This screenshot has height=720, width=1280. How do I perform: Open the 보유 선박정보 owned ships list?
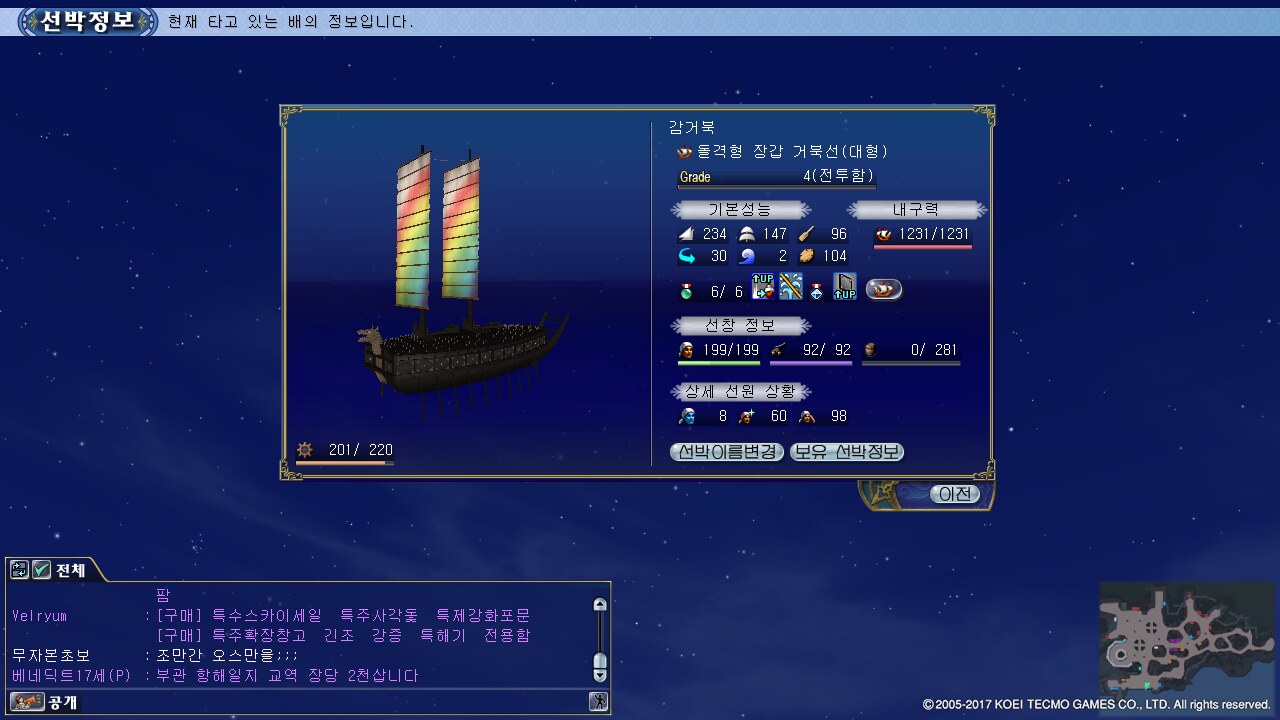click(847, 452)
